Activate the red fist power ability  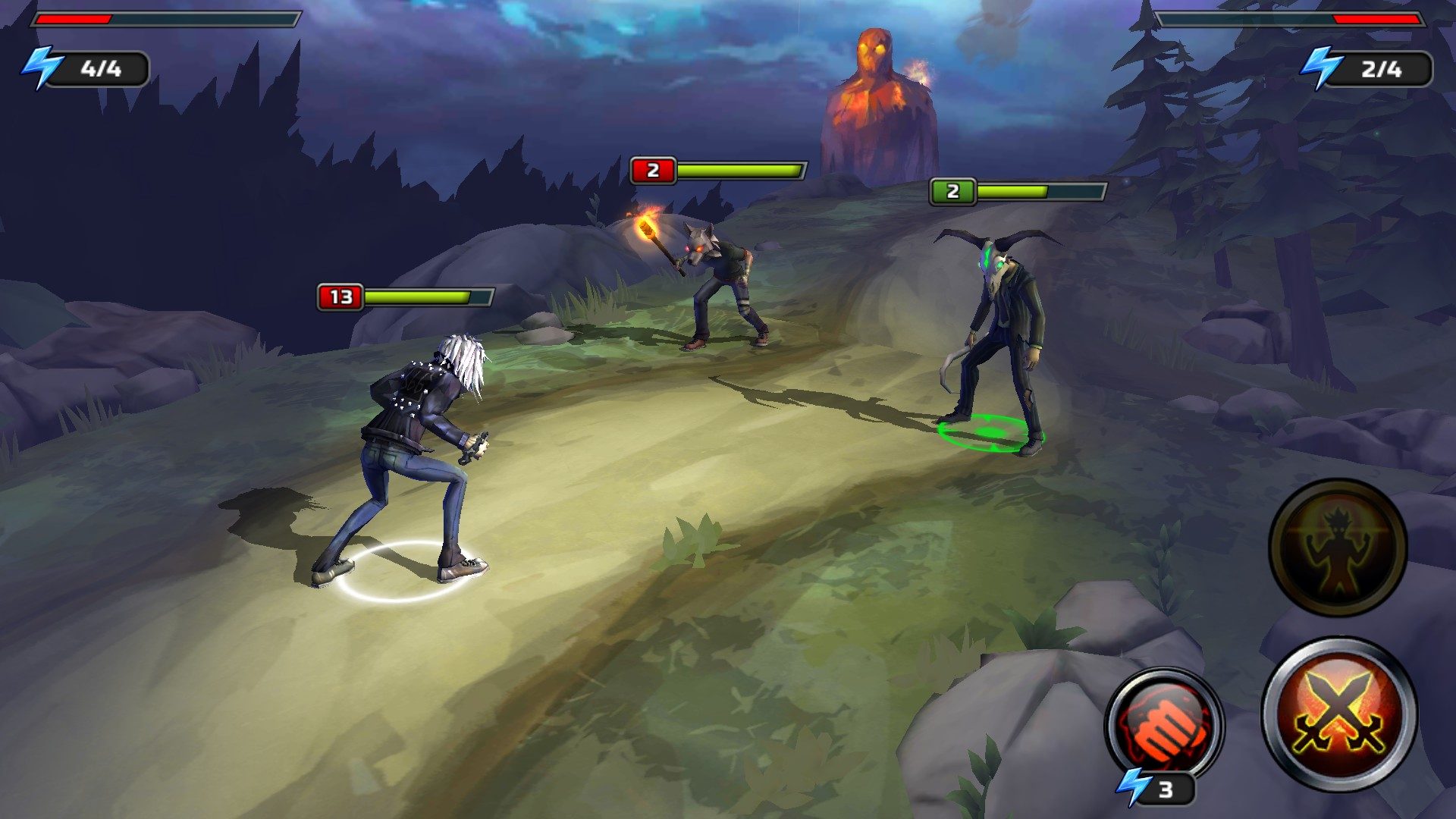[x=1163, y=725]
